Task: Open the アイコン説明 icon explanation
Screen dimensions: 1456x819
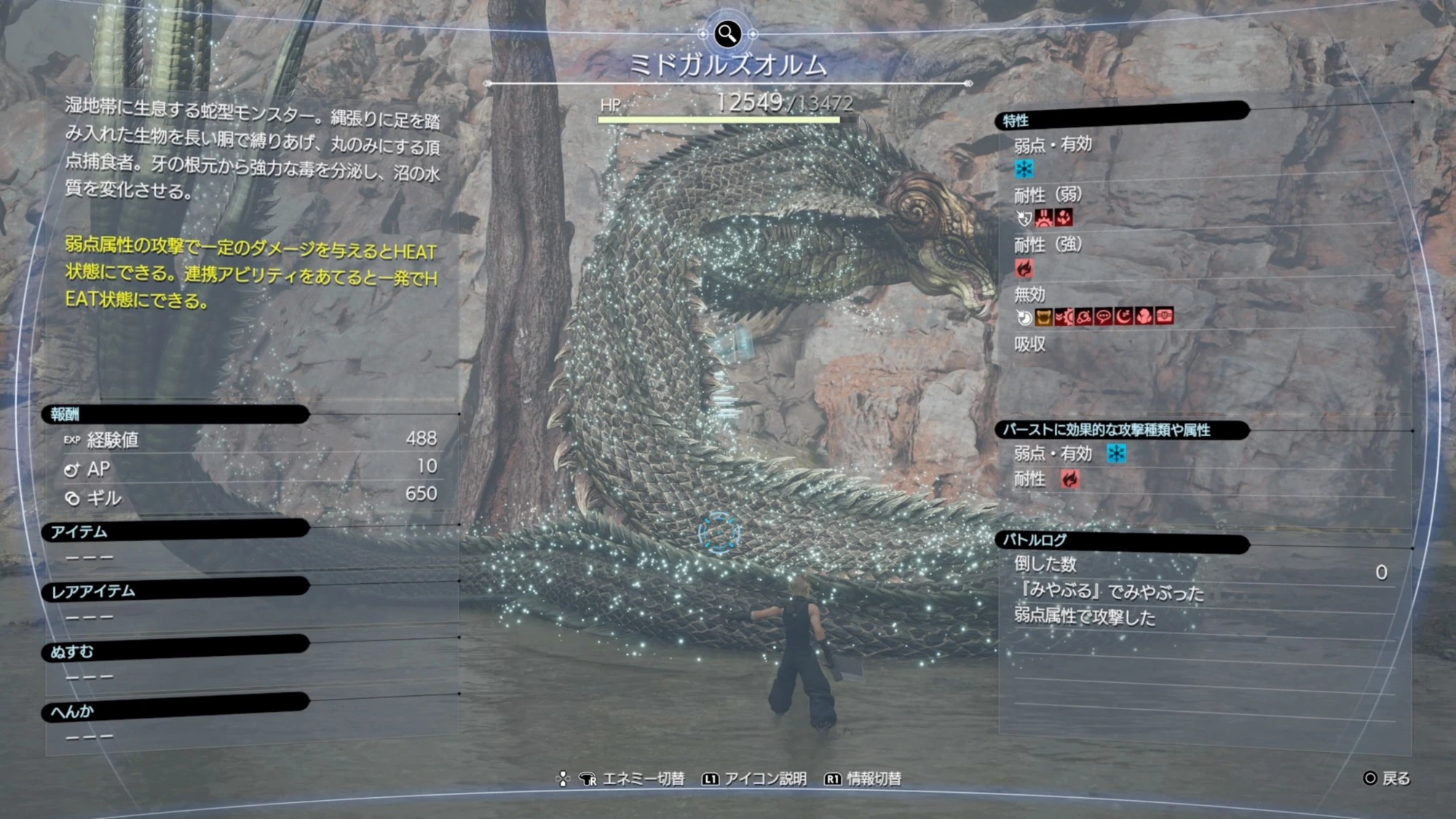Action: click(x=764, y=779)
